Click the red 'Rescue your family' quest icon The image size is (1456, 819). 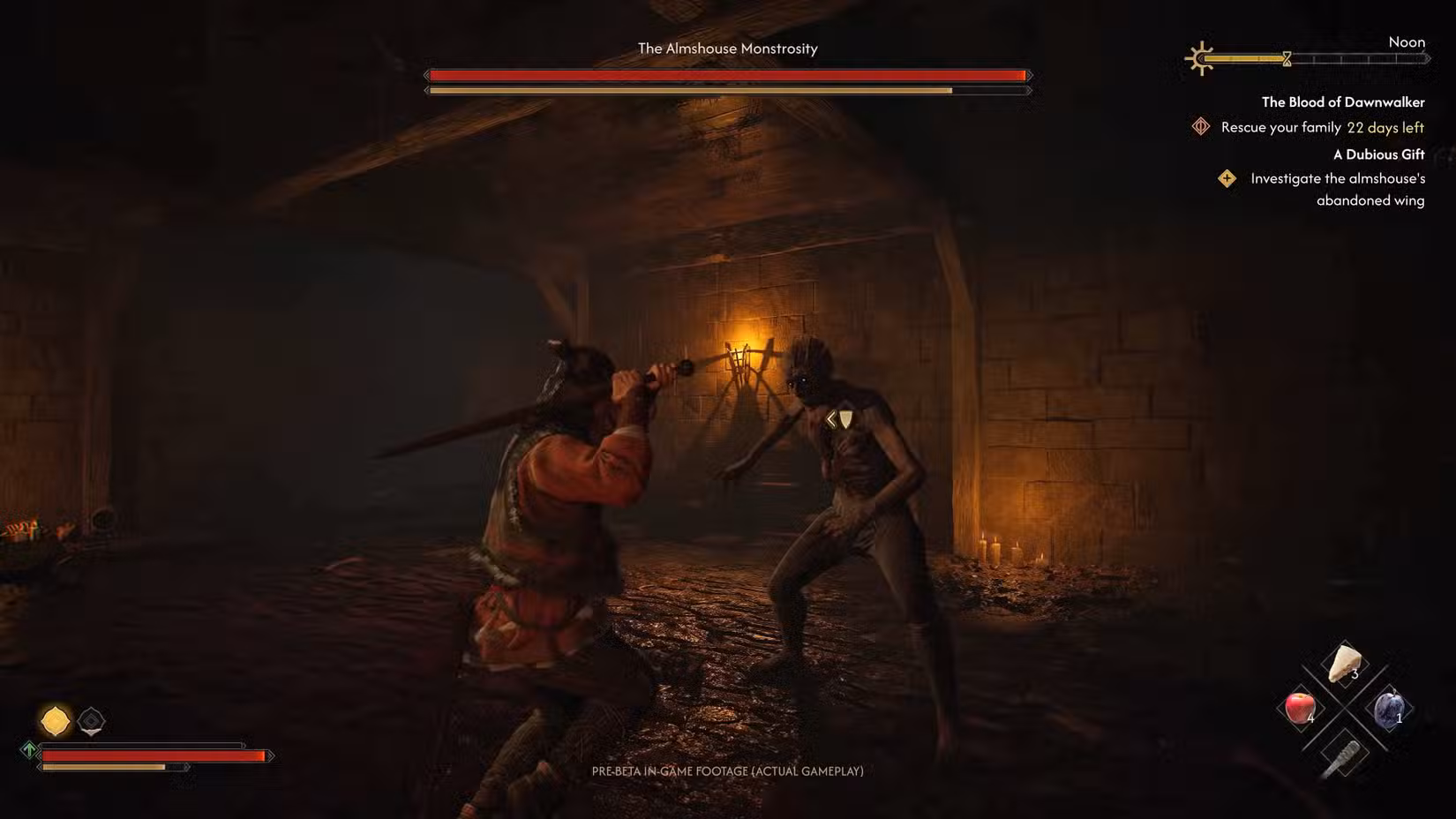pyautogui.click(x=1201, y=126)
